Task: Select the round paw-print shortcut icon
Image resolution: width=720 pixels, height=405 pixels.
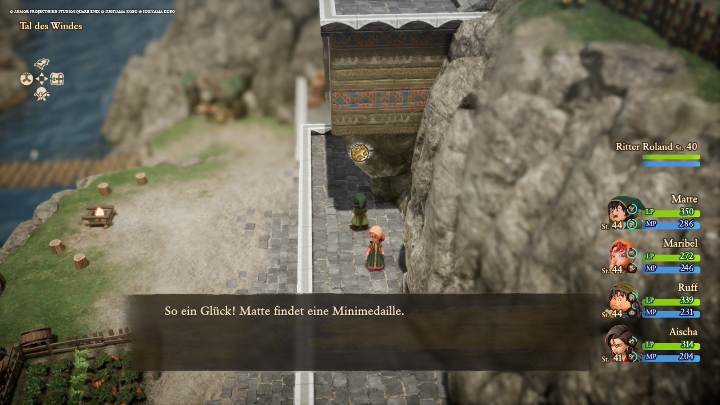Action: coord(26,78)
